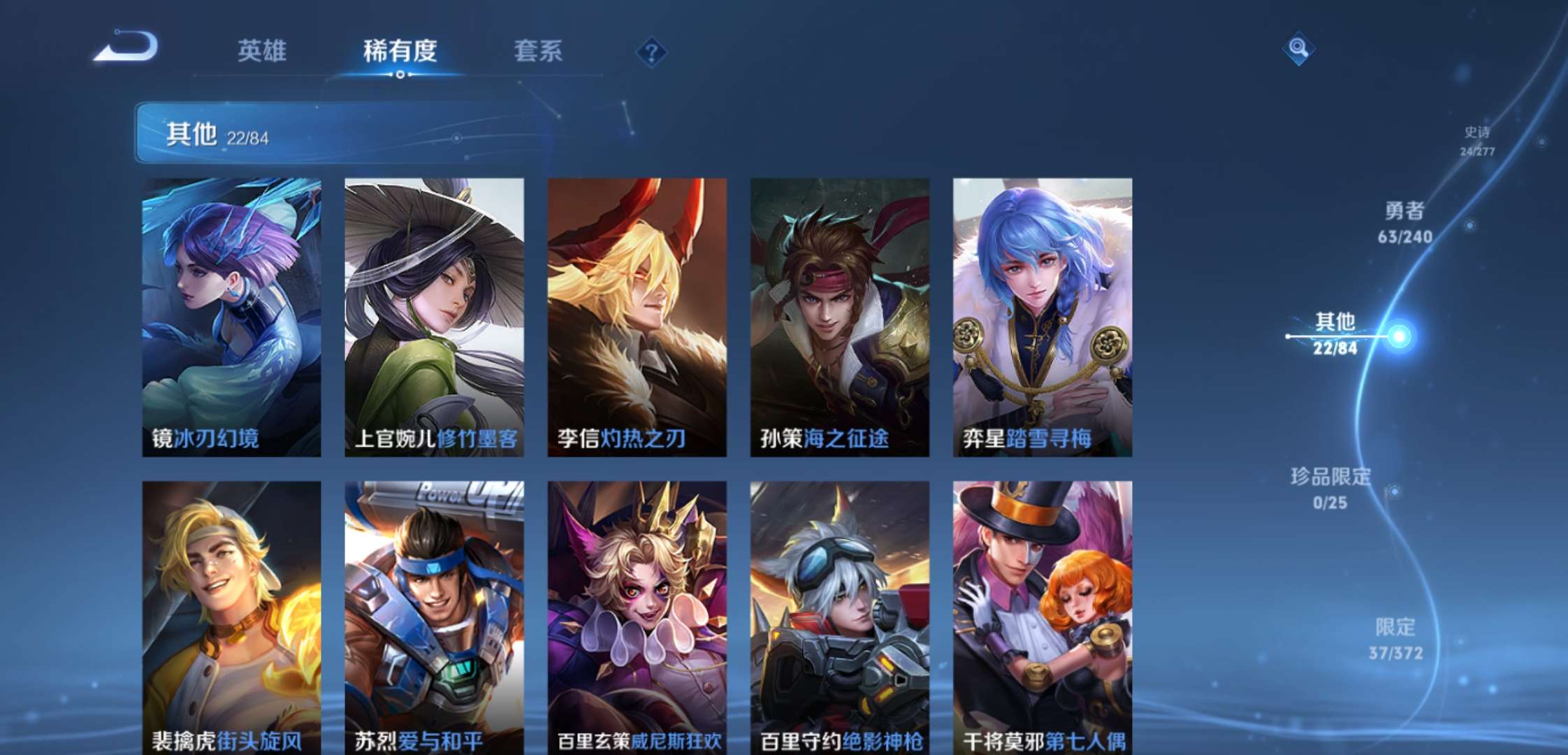
Task: Switch to the 英雄 tab
Action: [x=264, y=52]
